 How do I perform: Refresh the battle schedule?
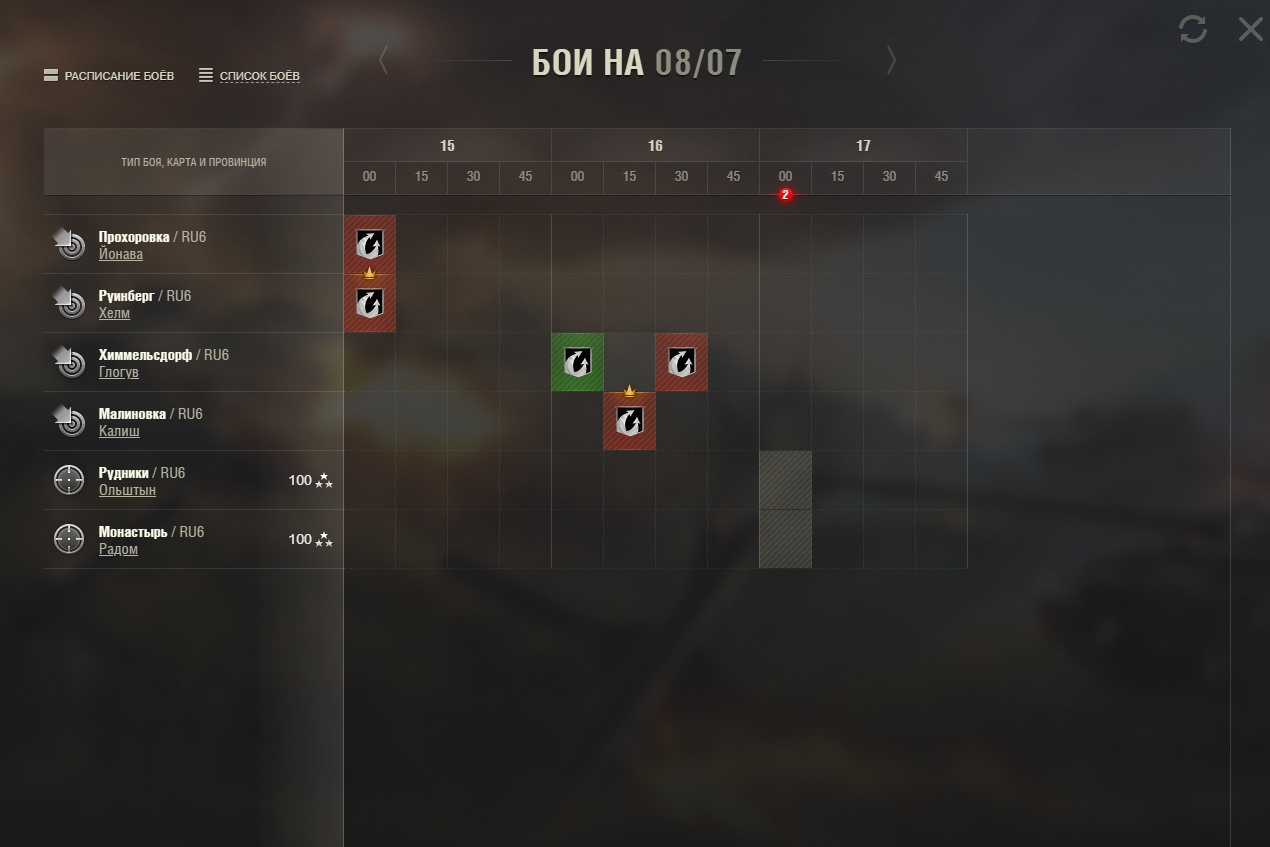[1192, 29]
